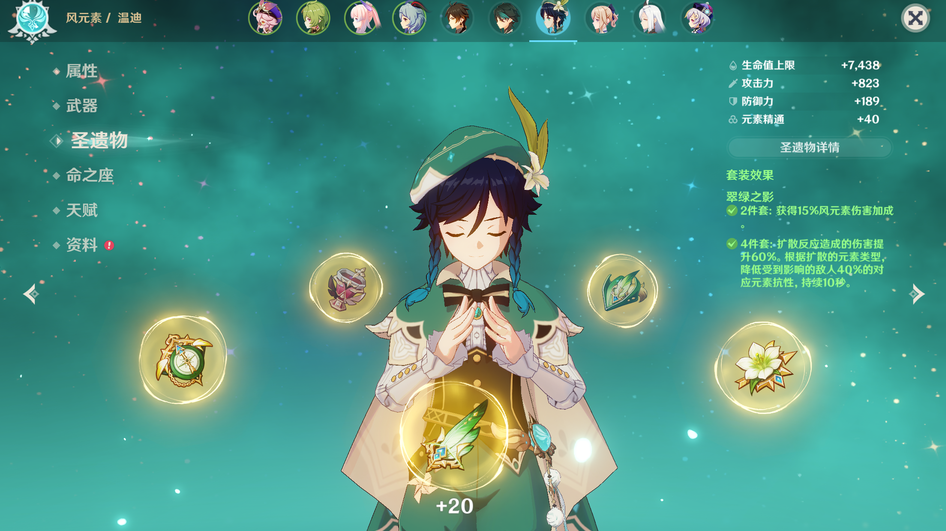Viewport: 946px width, 531px height.
Task: Select the goblet artifact slot
Action: pyautogui.click(x=346, y=288)
